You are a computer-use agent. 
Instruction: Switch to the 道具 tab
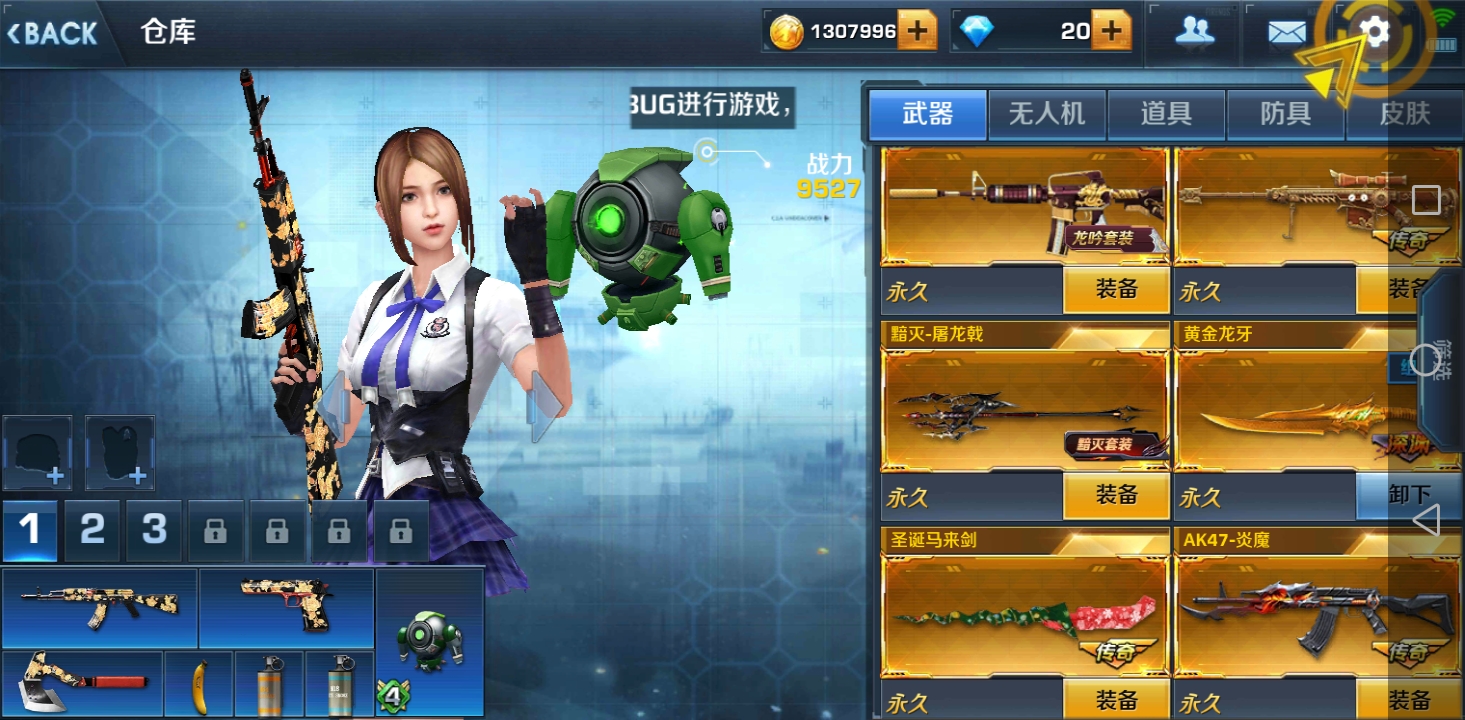tap(1165, 114)
